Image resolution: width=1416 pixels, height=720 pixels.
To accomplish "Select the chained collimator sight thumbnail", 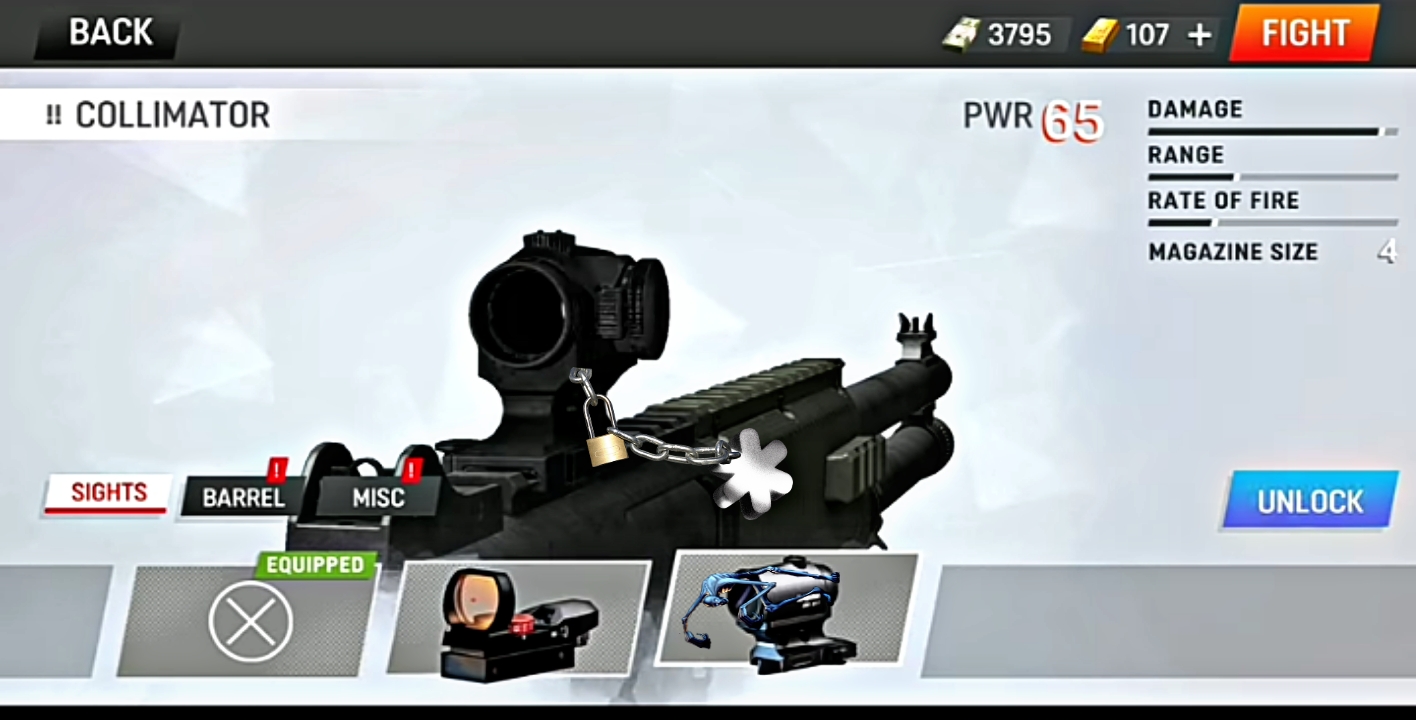I will pos(786,610).
